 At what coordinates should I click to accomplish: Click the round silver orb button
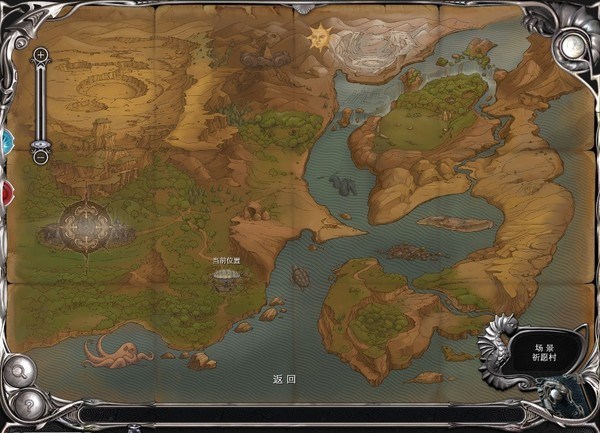click(x=573, y=47)
